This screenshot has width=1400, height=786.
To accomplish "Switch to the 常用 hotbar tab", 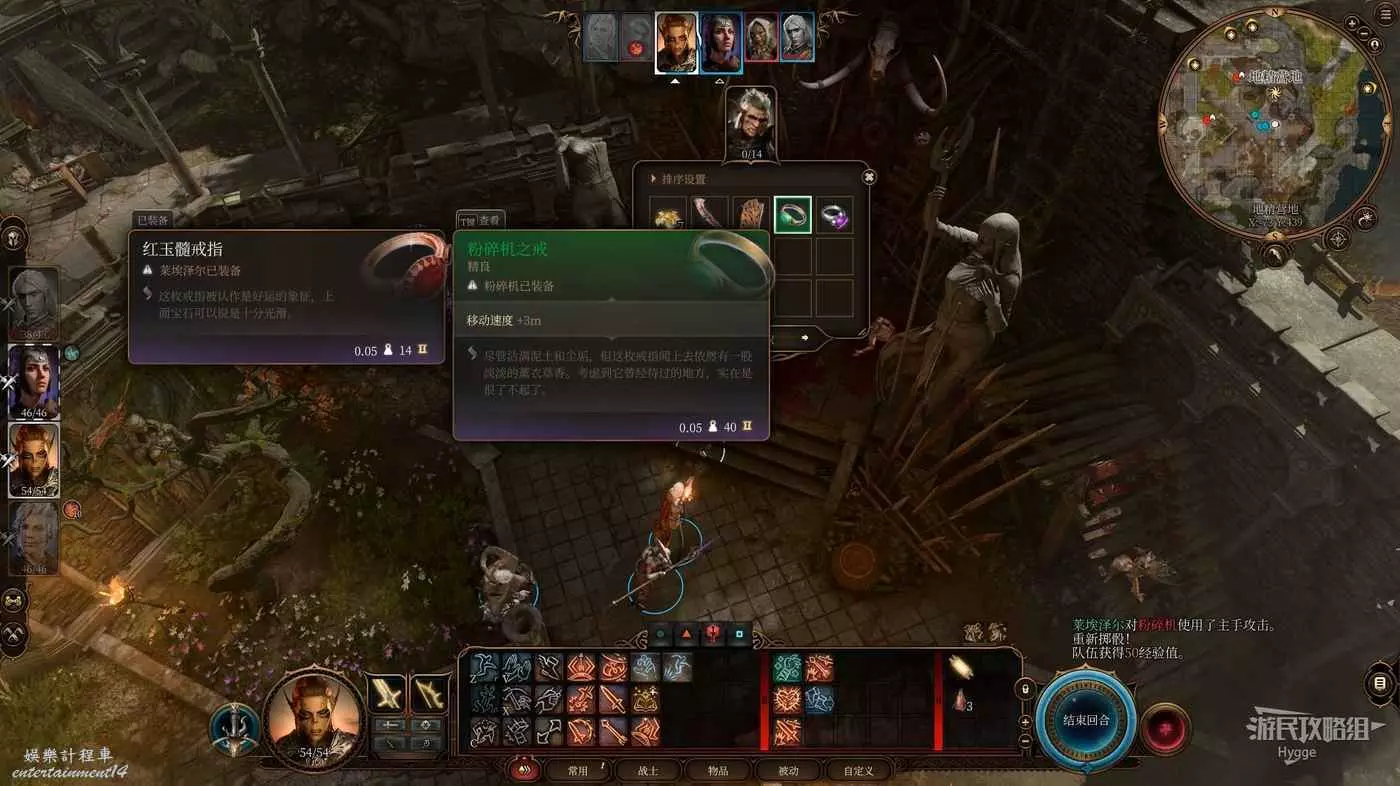I will coord(578,771).
